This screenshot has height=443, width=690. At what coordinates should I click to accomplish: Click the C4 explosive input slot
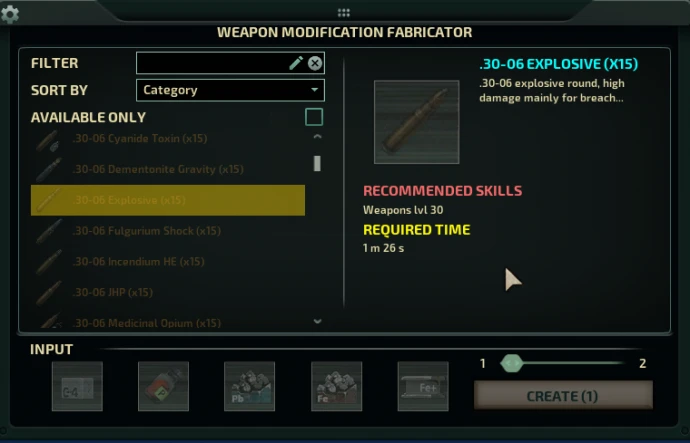[x=77, y=387]
